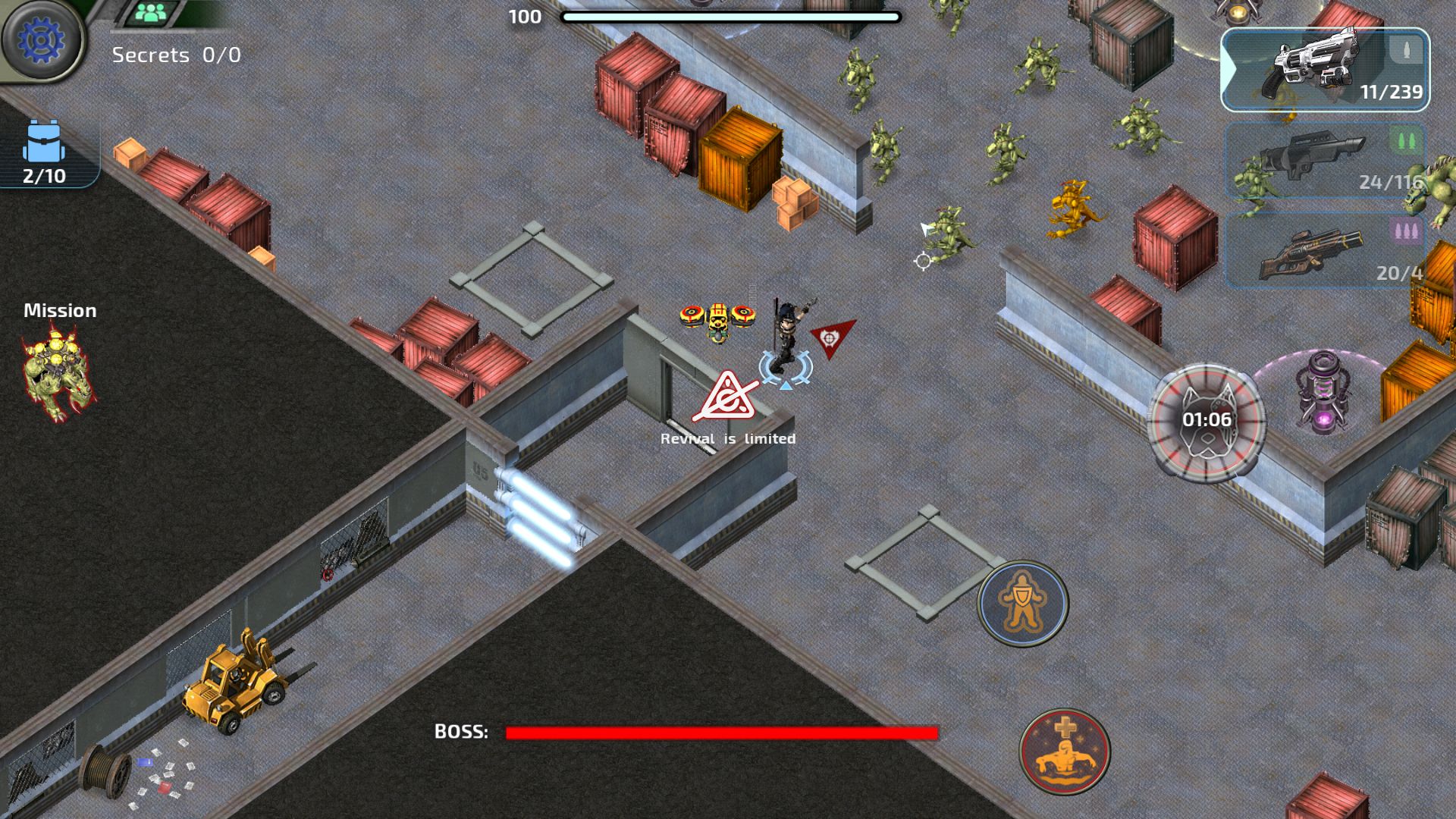Activate the dog companion cooldown ability
This screenshot has width=1456, height=819.
tap(1206, 421)
